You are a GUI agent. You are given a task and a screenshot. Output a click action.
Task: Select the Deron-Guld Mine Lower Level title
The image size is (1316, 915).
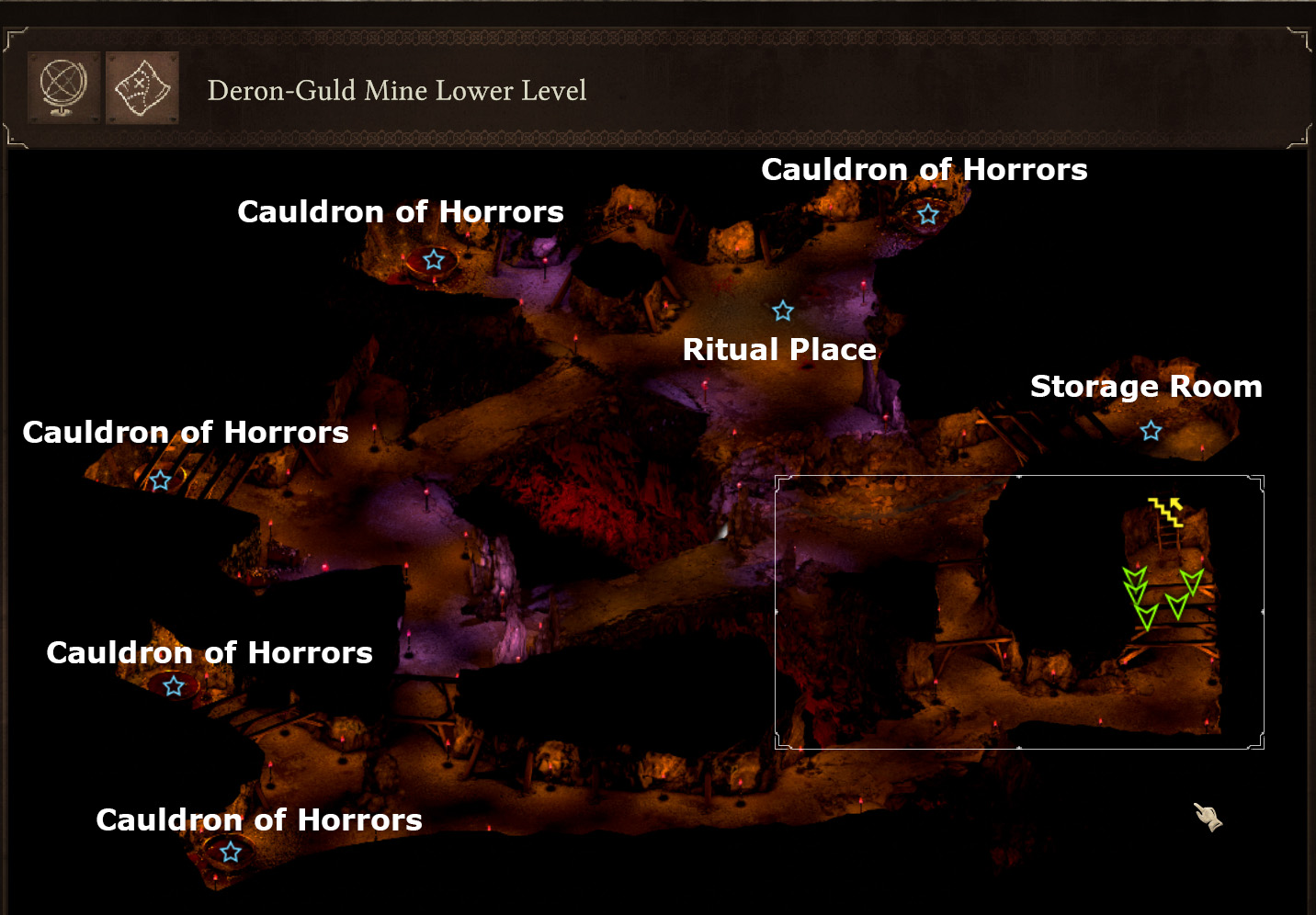[398, 91]
